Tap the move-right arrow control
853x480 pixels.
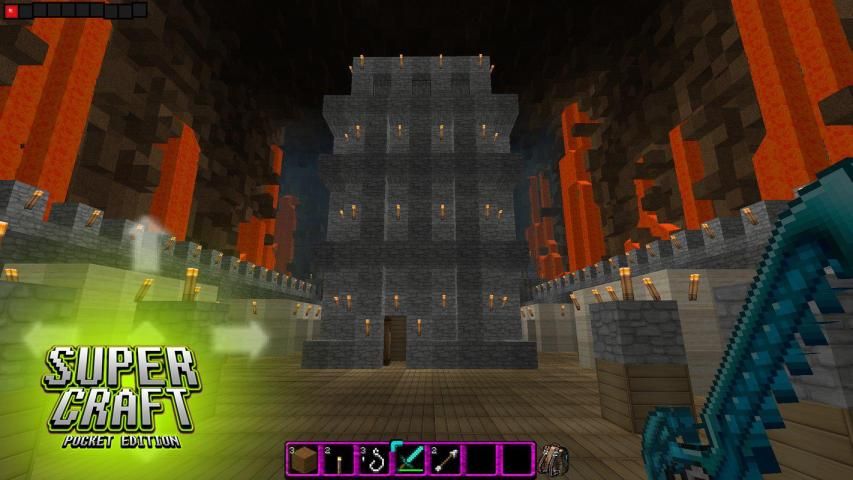pyautogui.click(x=245, y=338)
